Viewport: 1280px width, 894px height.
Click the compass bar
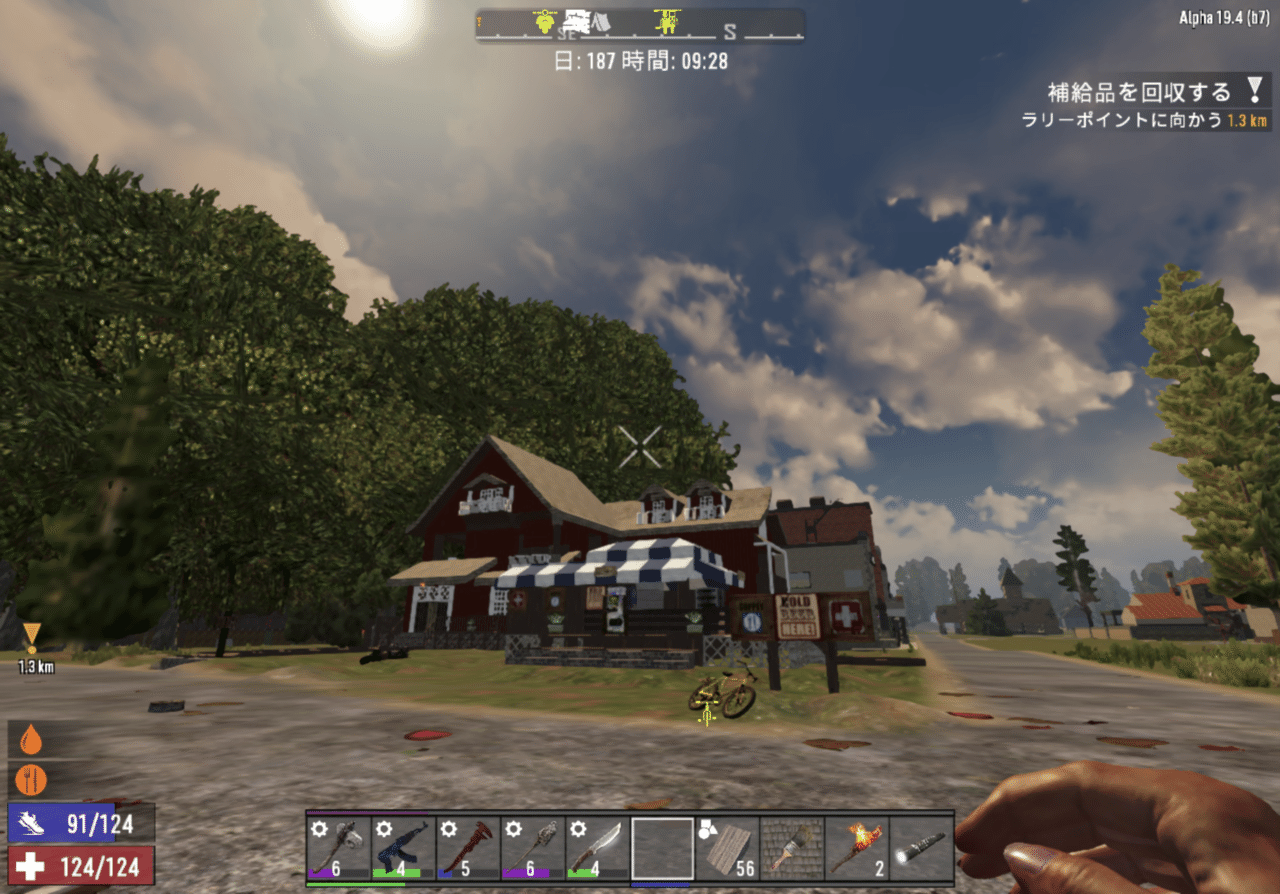[x=640, y=25]
